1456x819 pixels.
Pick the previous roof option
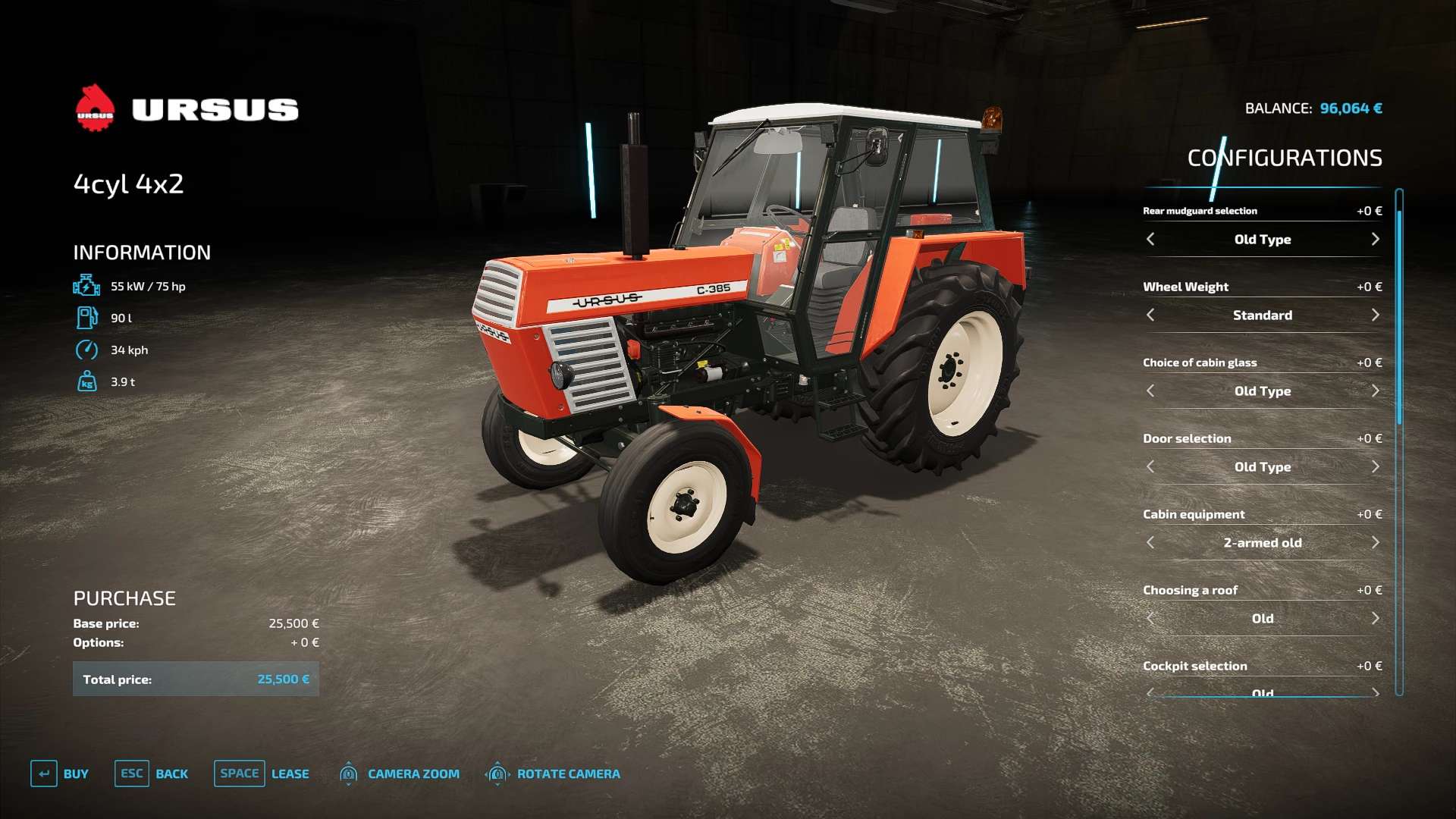pos(1150,619)
